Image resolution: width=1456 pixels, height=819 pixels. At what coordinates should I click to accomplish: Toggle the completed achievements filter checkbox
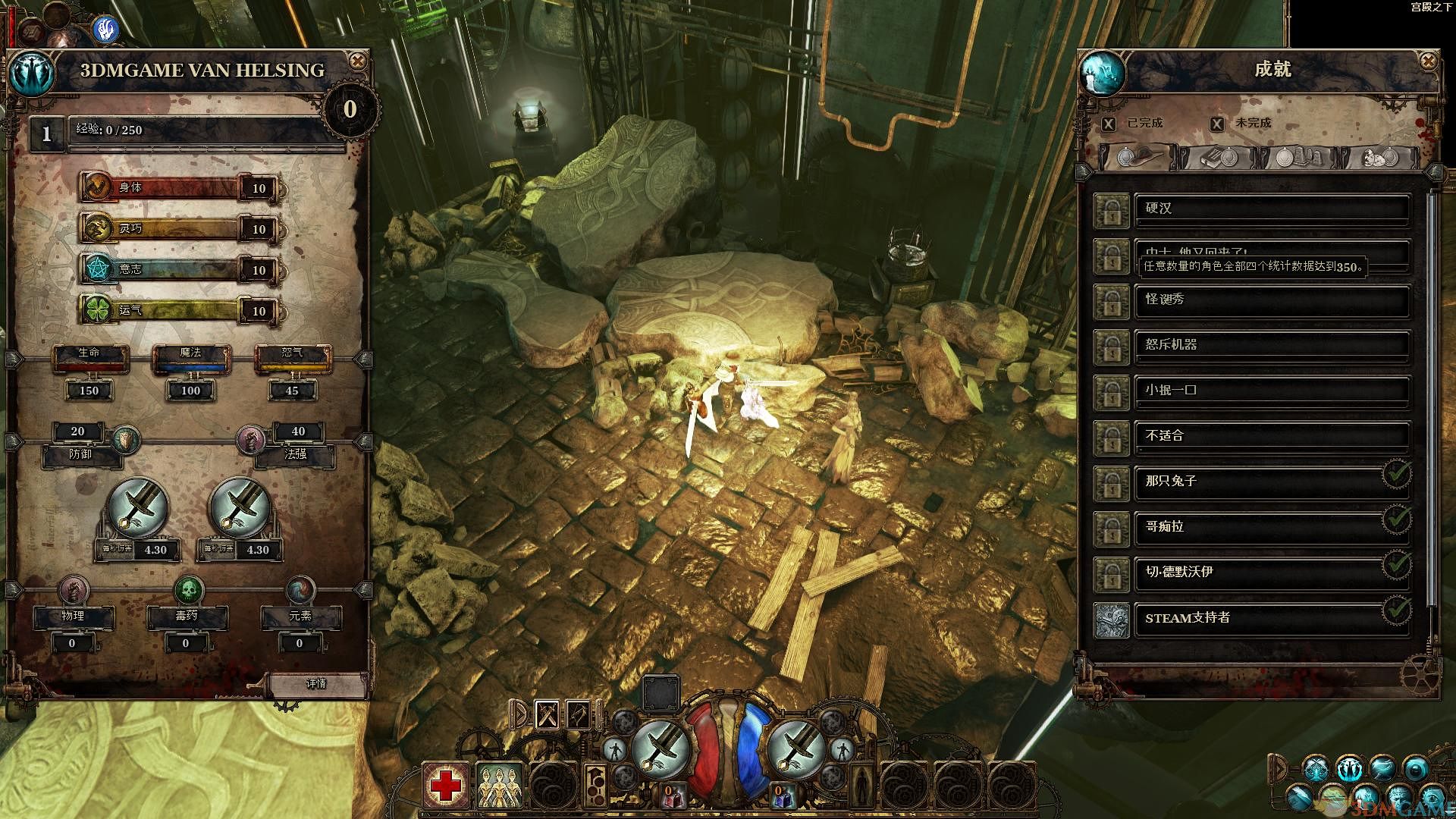1109,124
